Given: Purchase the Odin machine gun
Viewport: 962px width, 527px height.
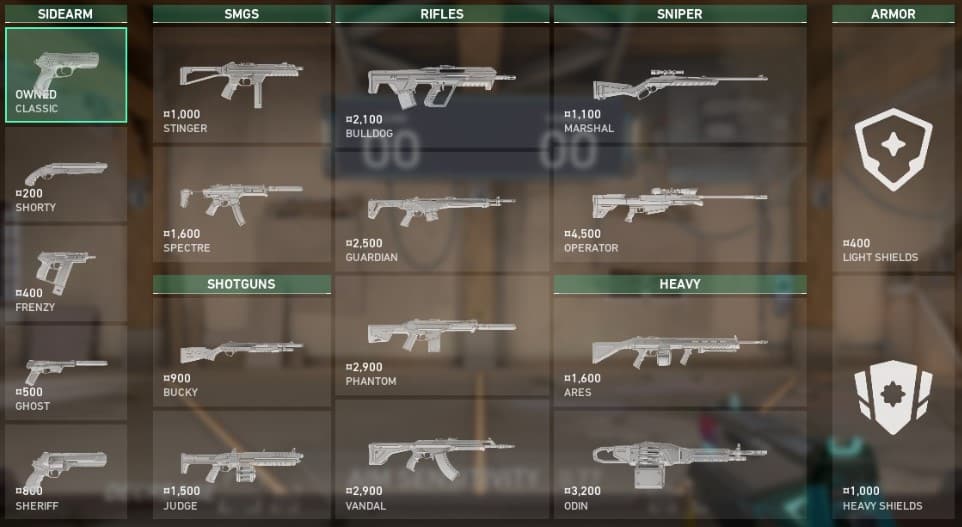Looking at the screenshot, I should [x=680, y=465].
